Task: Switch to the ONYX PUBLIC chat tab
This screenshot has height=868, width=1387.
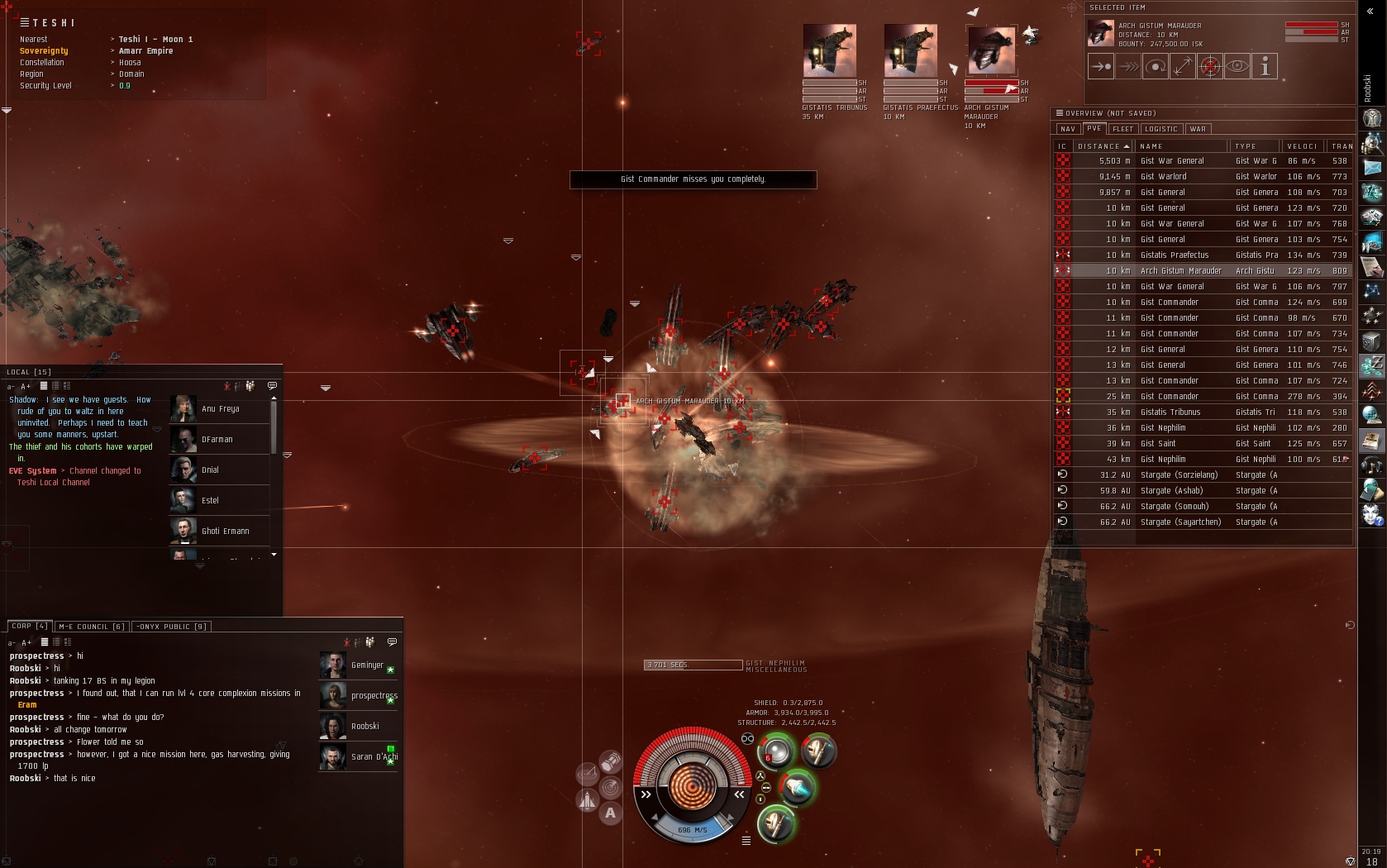Action: pos(171,627)
